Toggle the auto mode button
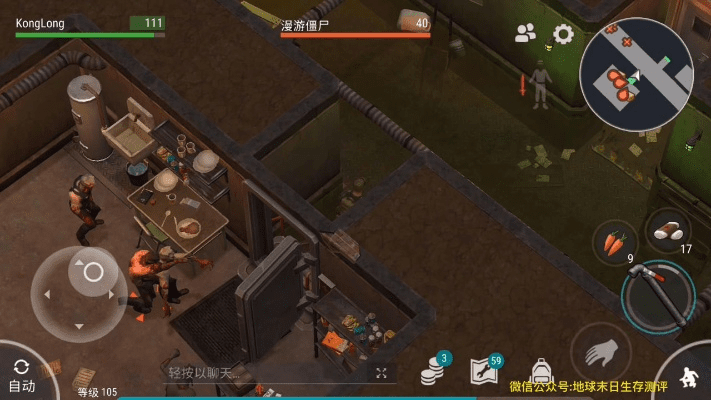Screen dimensions: 711x400 [x=21, y=376]
